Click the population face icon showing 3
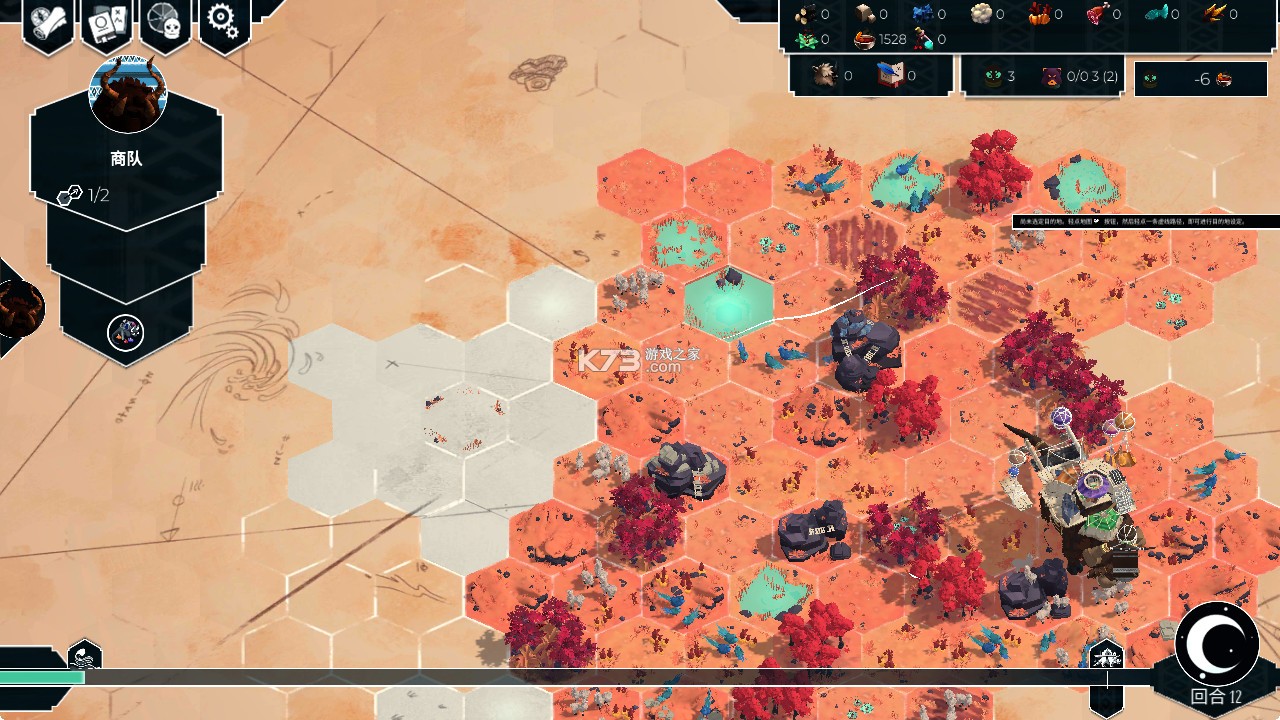The width and height of the screenshot is (1280, 720). click(993, 76)
